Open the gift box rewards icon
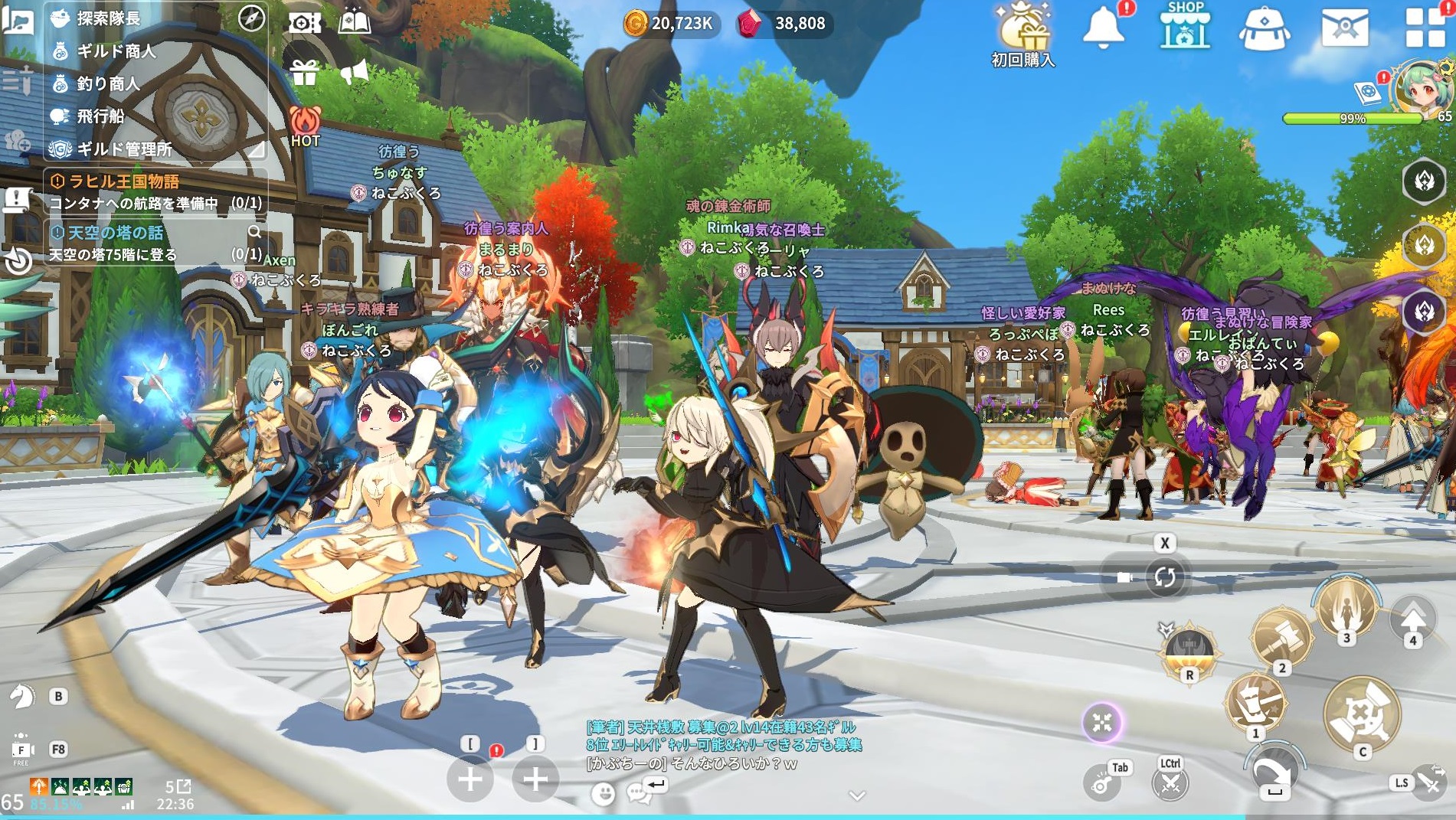Screen dimensions: 1456x820 [x=304, y=74]
